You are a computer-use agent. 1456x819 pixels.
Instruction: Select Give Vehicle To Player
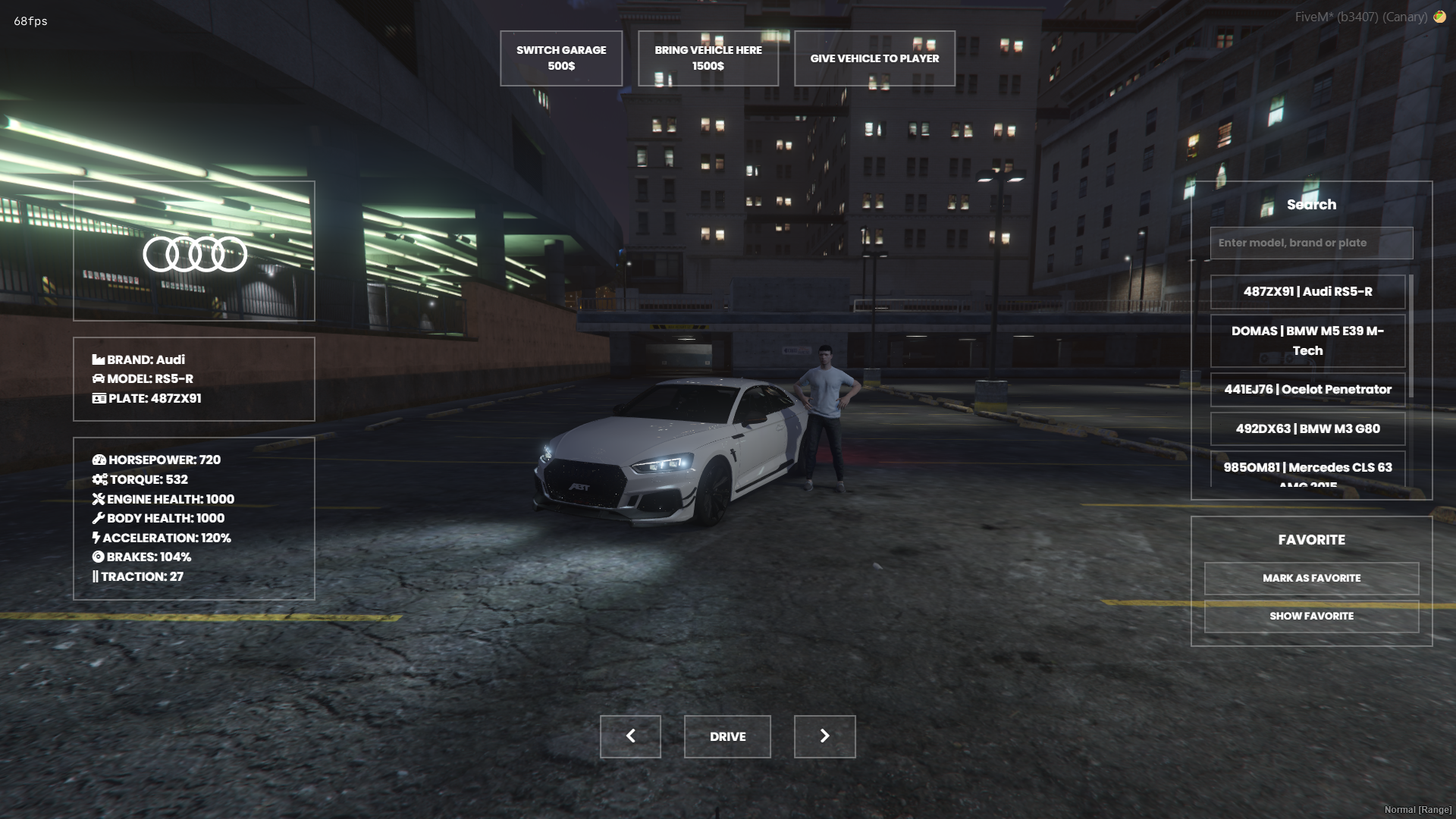(x=874, y=58)
